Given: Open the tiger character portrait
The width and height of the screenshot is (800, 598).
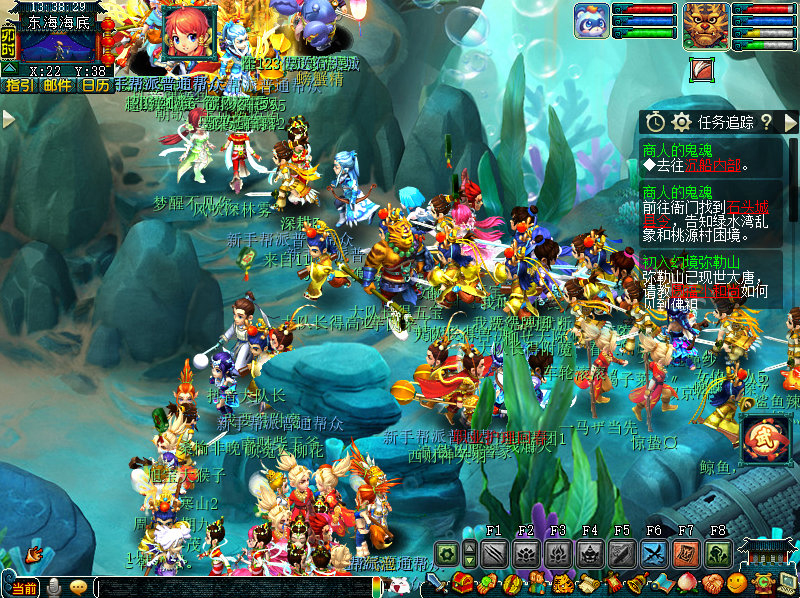Looking at the screenshot, I should (x=705, y=25).
